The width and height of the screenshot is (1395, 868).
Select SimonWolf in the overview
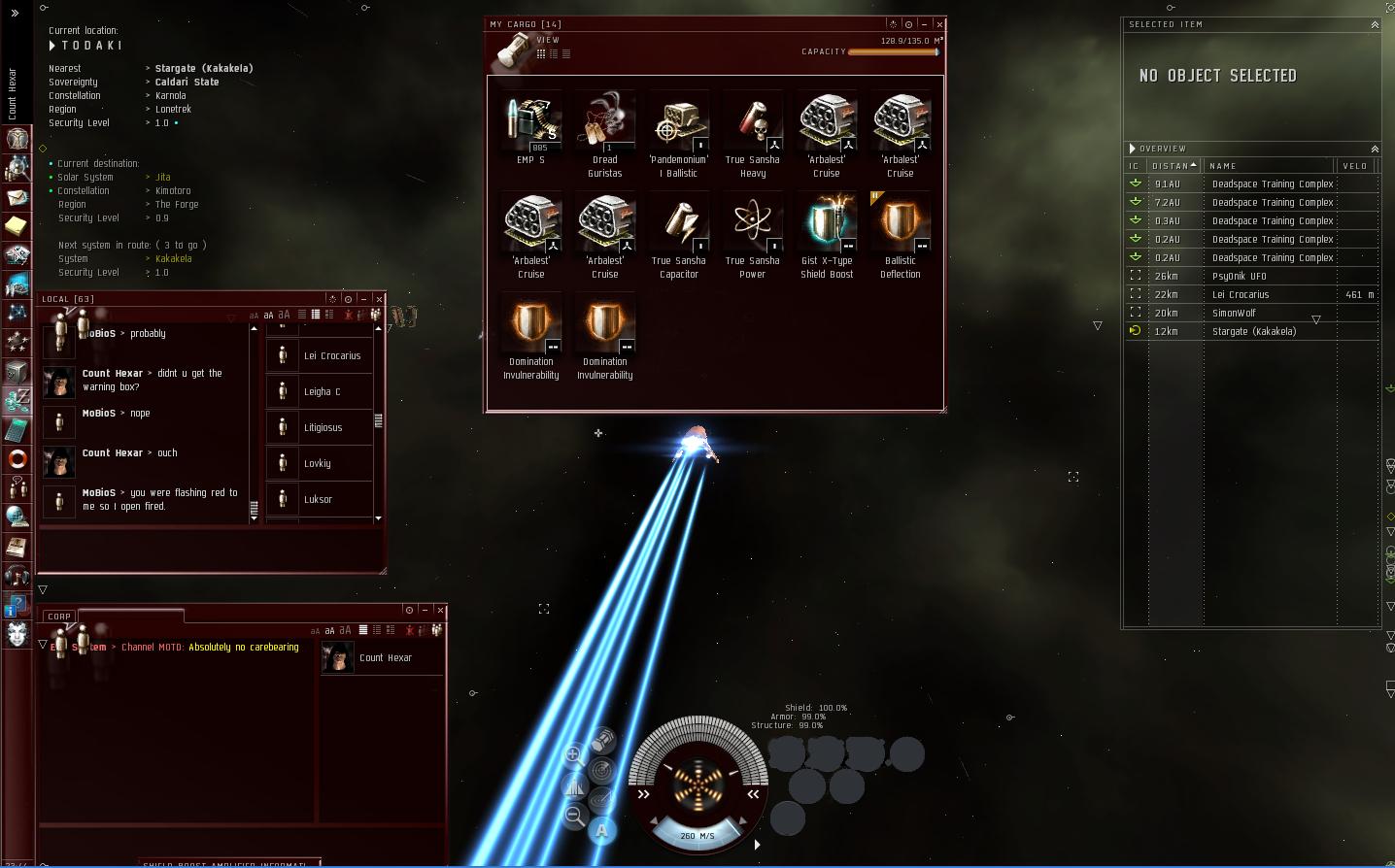click(x=1234, y=313)
